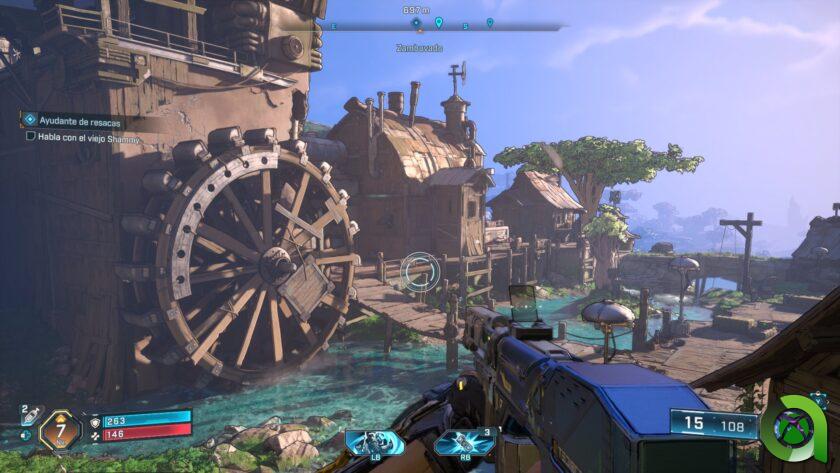The width and height of the screenshot is (840, 473).
Task: Open the level 7 character badge
Action: [x=59, y=430]
